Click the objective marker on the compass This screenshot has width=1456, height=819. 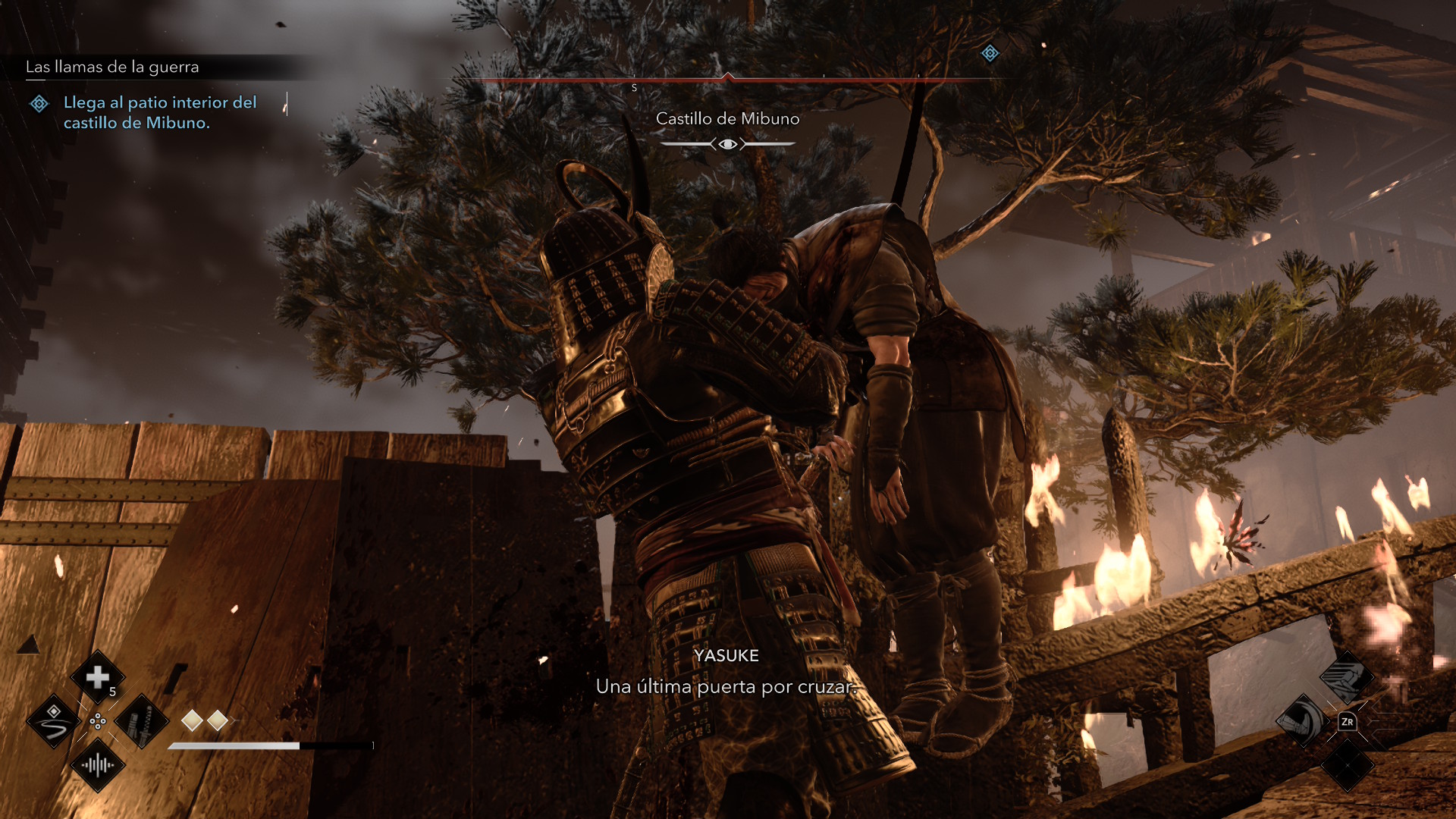pos(990,53)
